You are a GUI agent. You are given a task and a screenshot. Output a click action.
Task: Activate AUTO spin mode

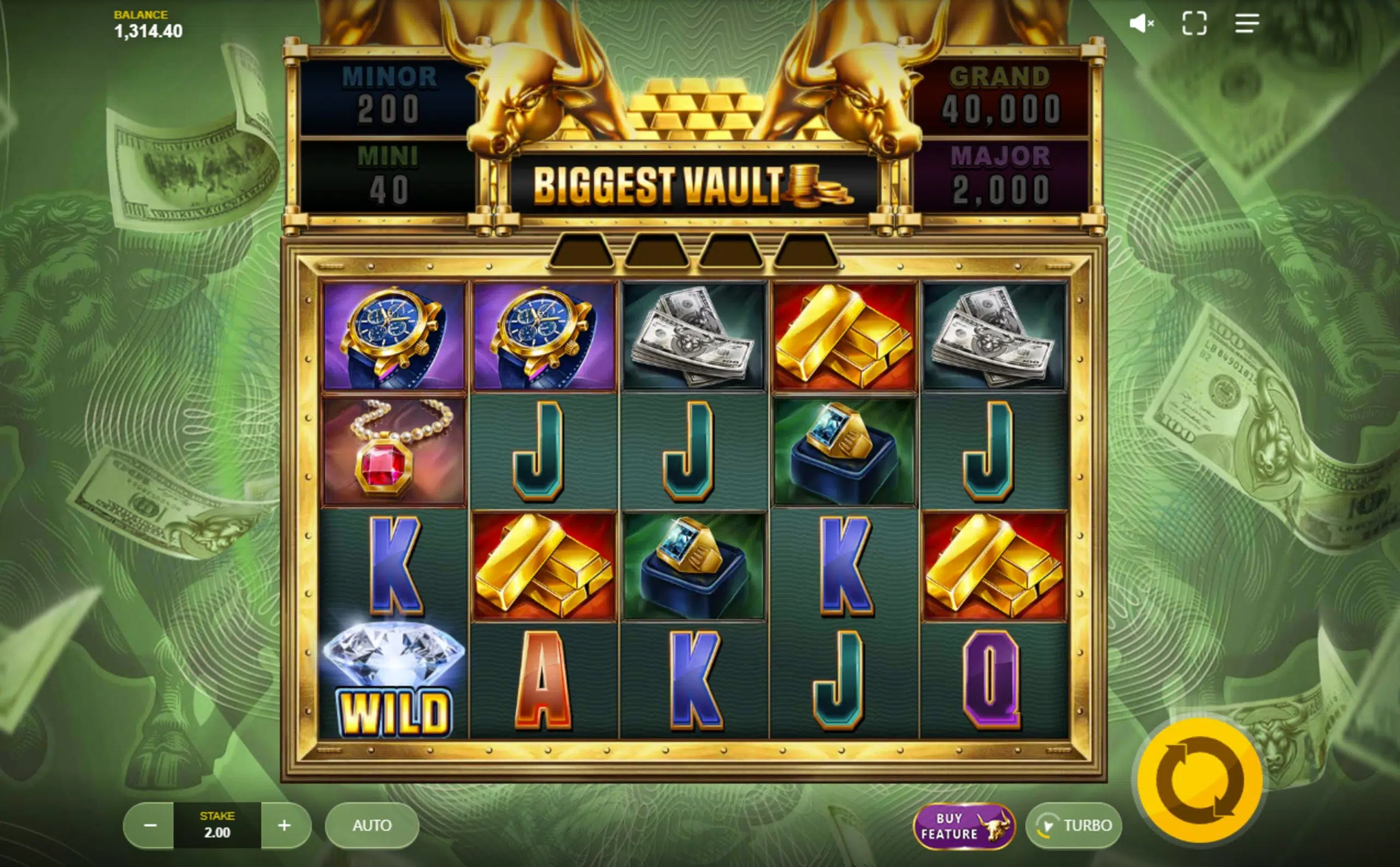(371, 825)
